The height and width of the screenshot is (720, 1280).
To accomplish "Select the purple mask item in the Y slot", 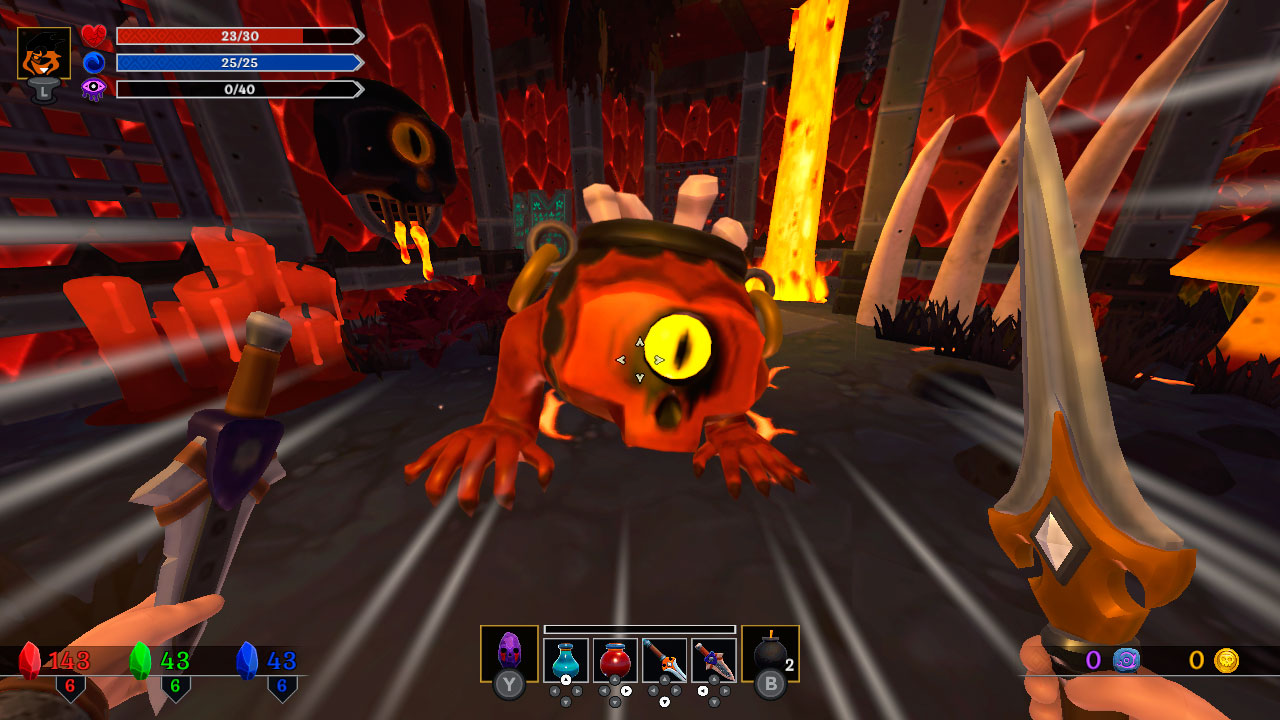I will coord(508,651).
